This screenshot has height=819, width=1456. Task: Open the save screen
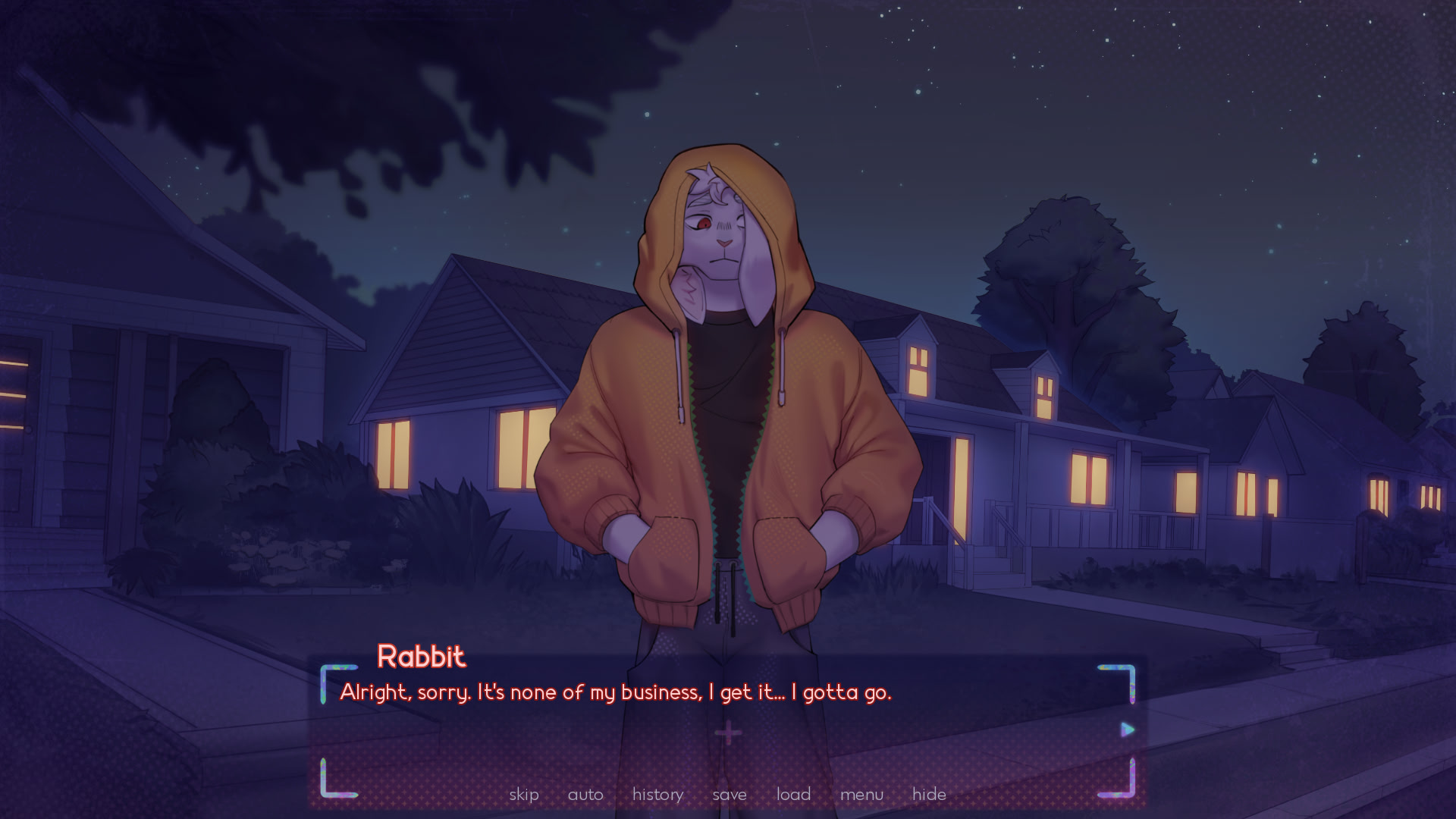(x=730, y=794)
